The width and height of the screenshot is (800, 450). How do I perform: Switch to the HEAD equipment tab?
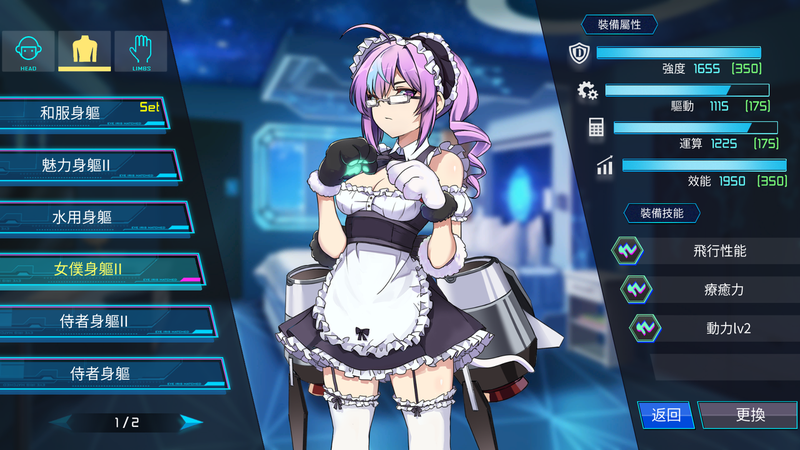point(28,51)
